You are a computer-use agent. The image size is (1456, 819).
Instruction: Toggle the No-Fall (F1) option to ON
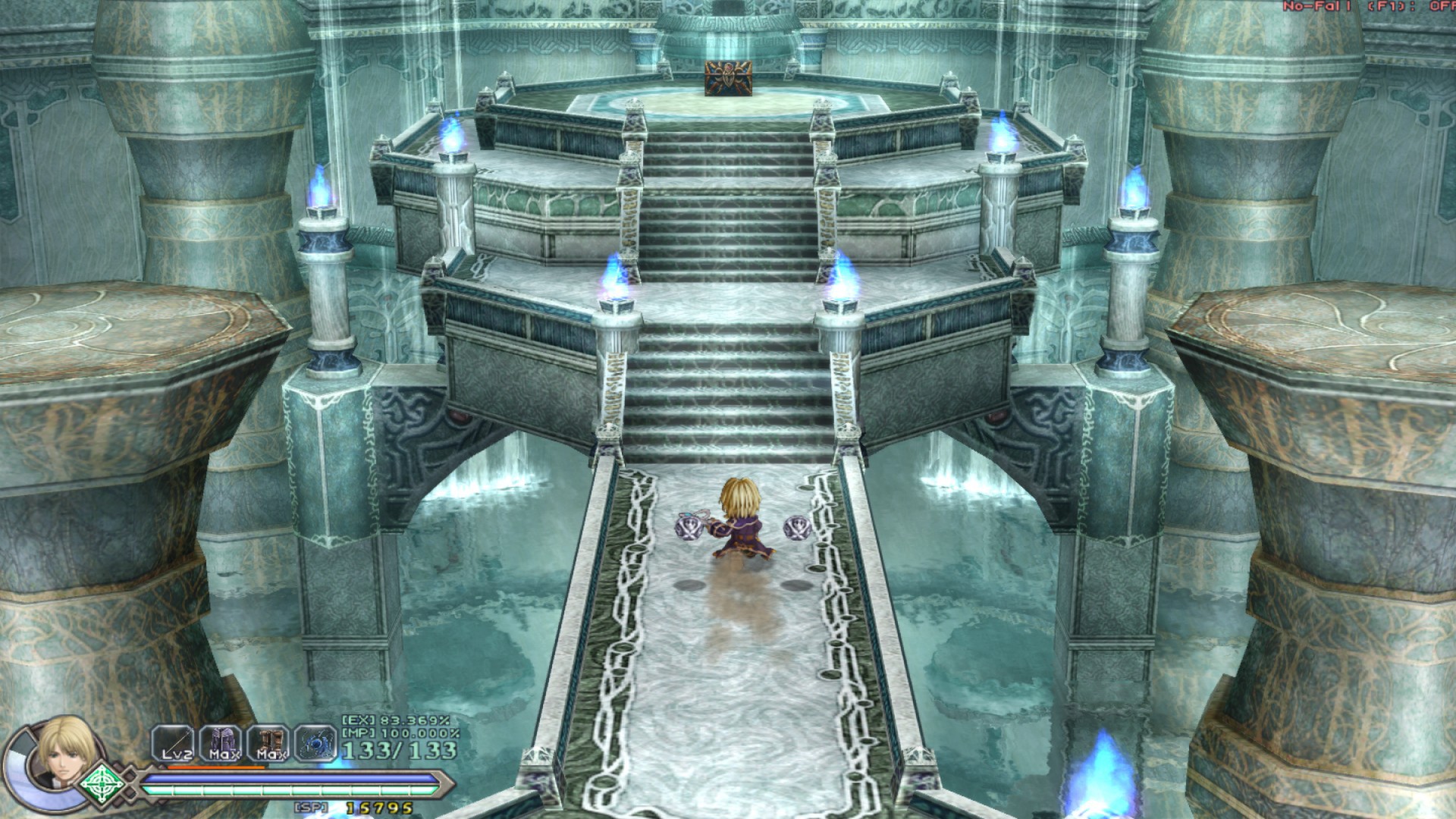pyautogui.click(x=1365, y=8)
